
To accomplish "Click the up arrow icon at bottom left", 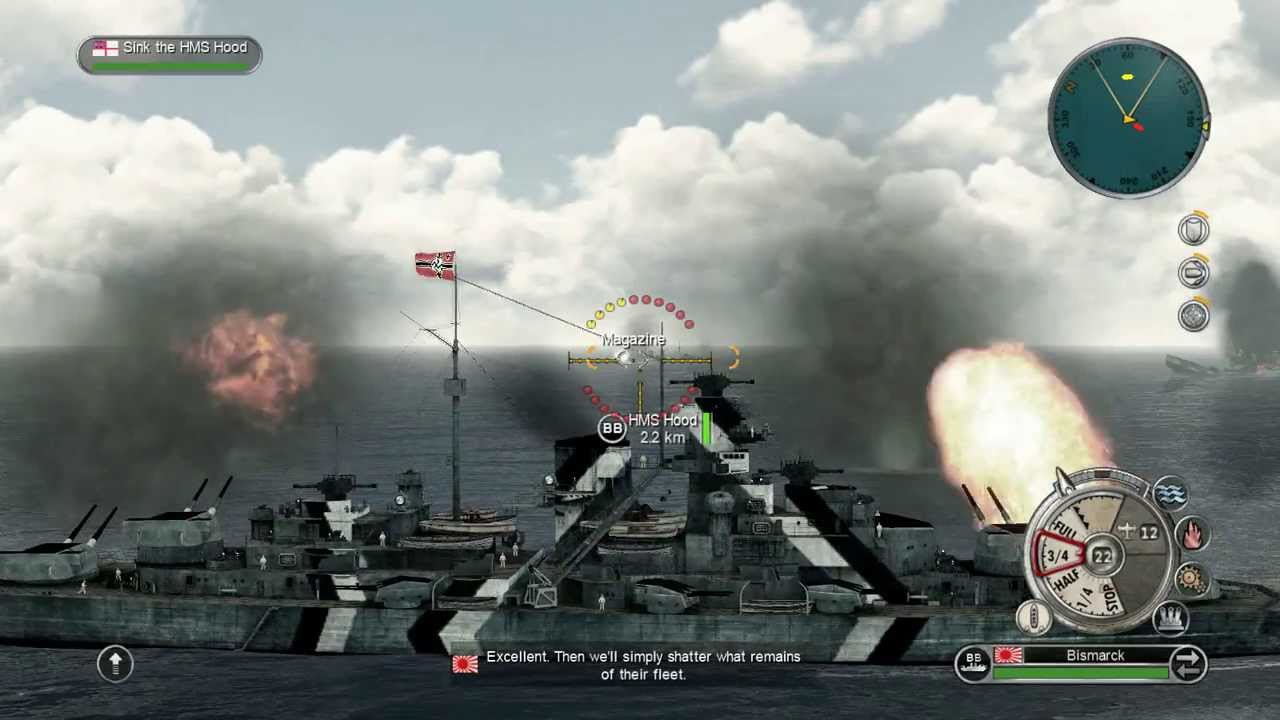I will coord(115,663).
